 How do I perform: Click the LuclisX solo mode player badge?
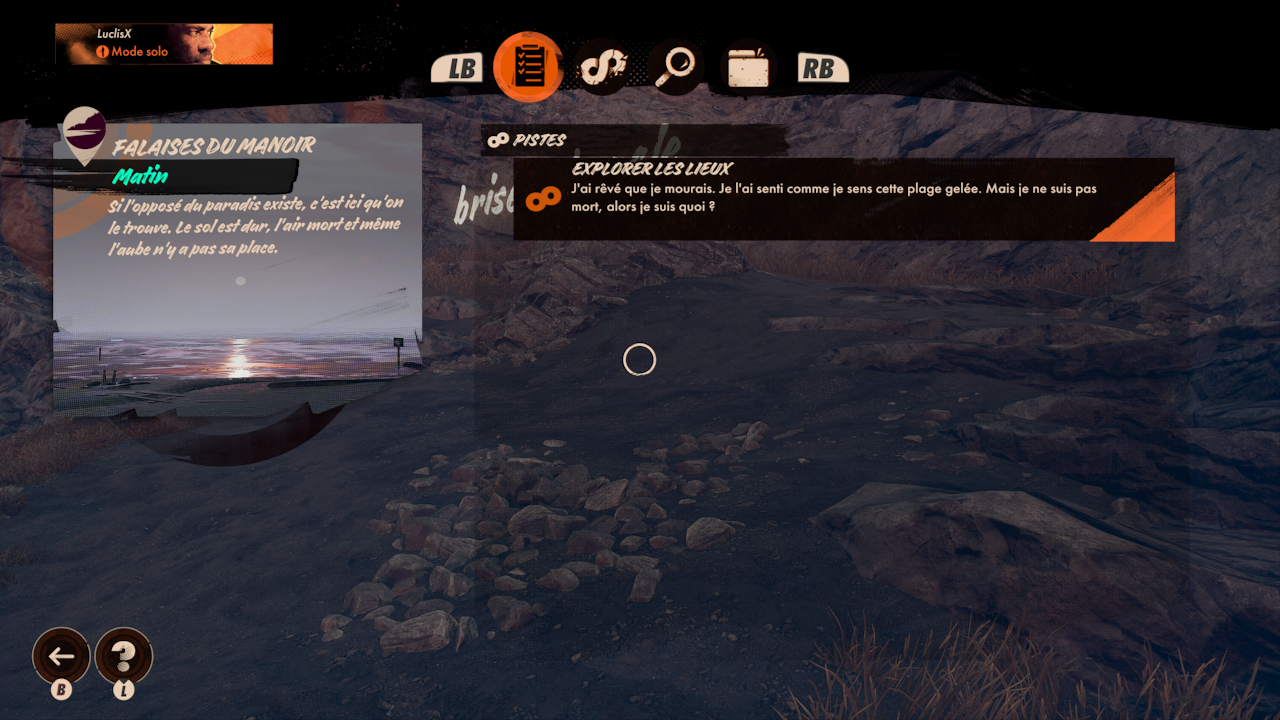[164, 44]
